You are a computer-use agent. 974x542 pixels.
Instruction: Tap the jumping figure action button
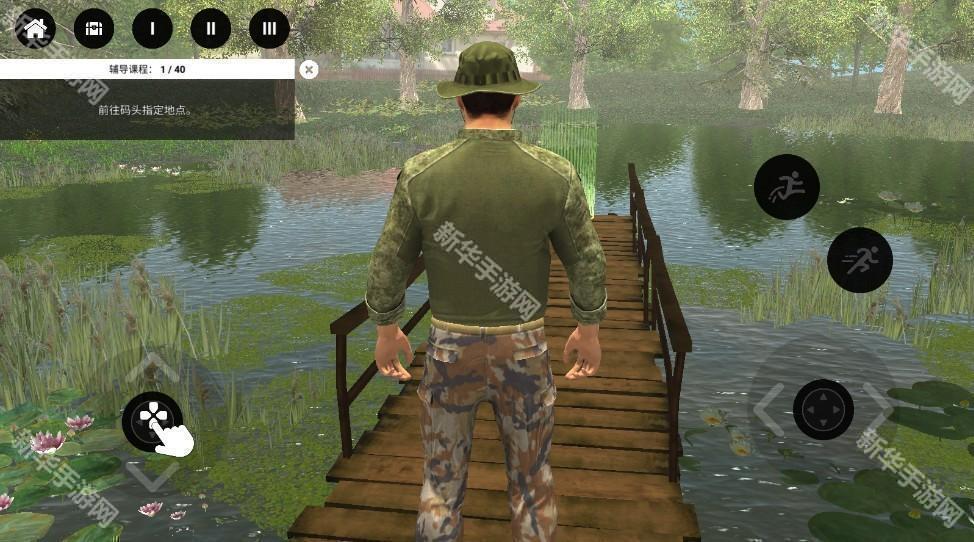tap(786, 187)
